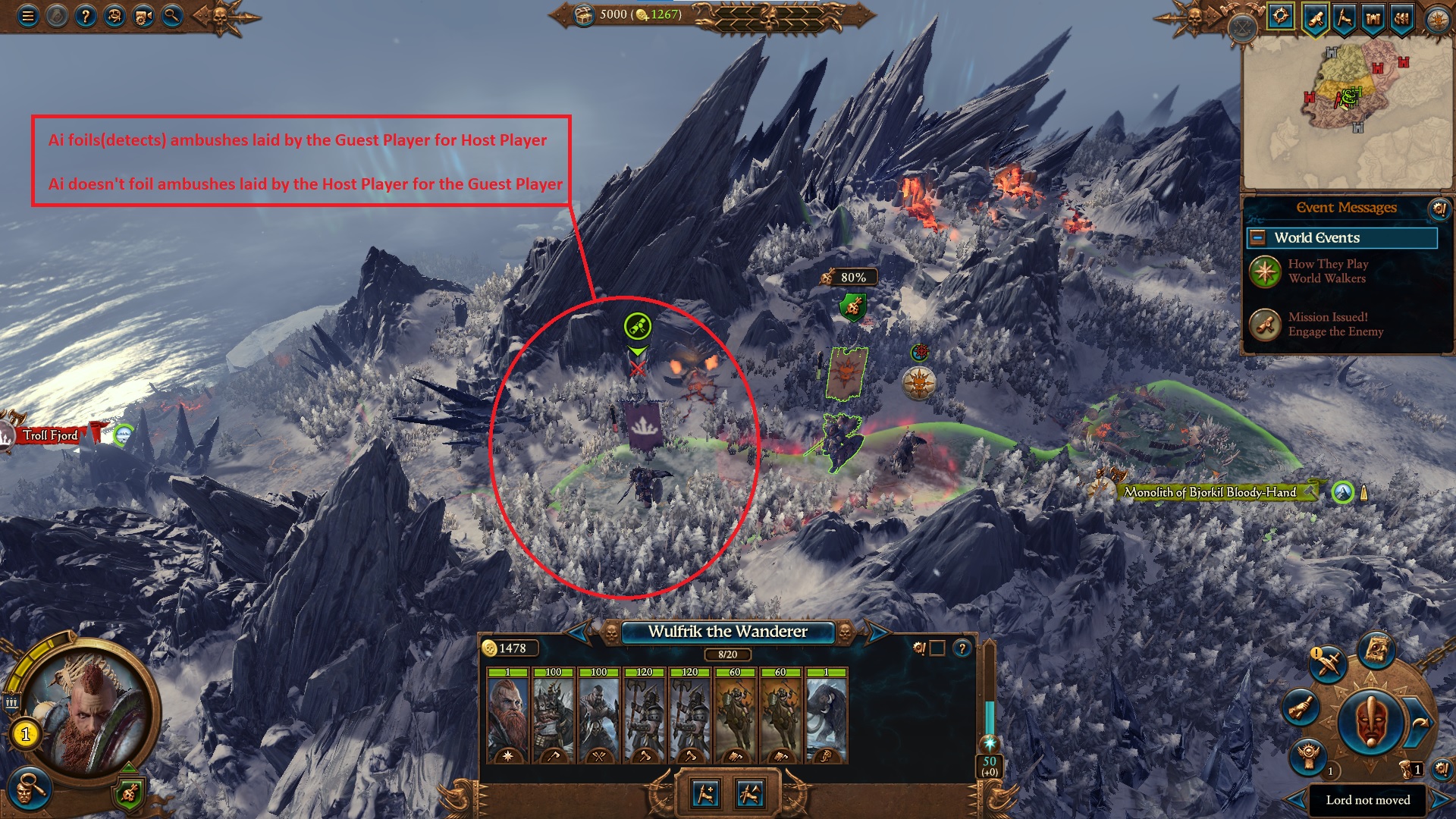Open the battle alert crossed-swords notification
The image size is (1456, 819).
pos(1327,666)
